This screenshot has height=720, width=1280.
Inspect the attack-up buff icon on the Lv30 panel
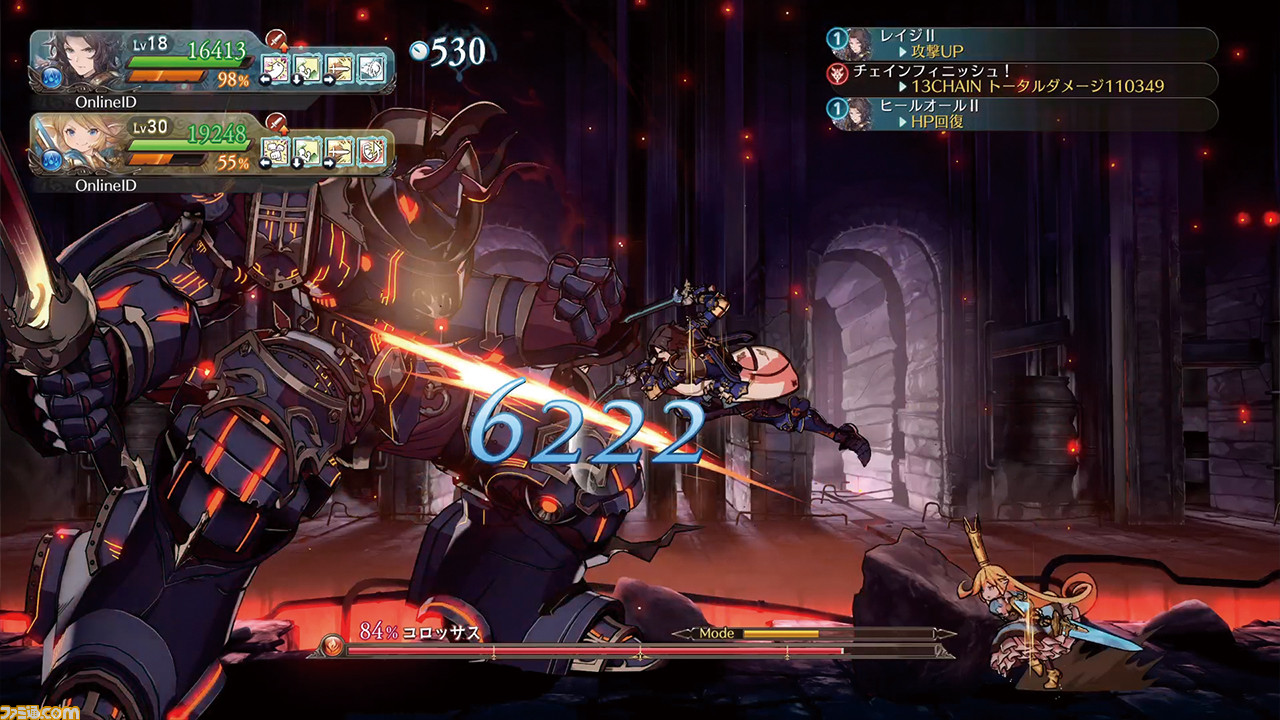pyautogui.click(x=277, y=124)
